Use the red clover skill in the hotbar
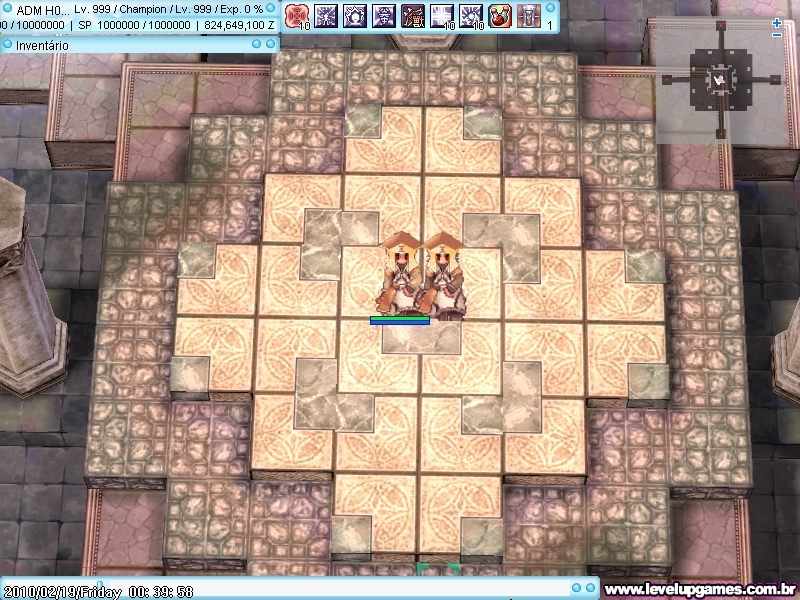This screenshot has height=600, width=800. point(296,15)
